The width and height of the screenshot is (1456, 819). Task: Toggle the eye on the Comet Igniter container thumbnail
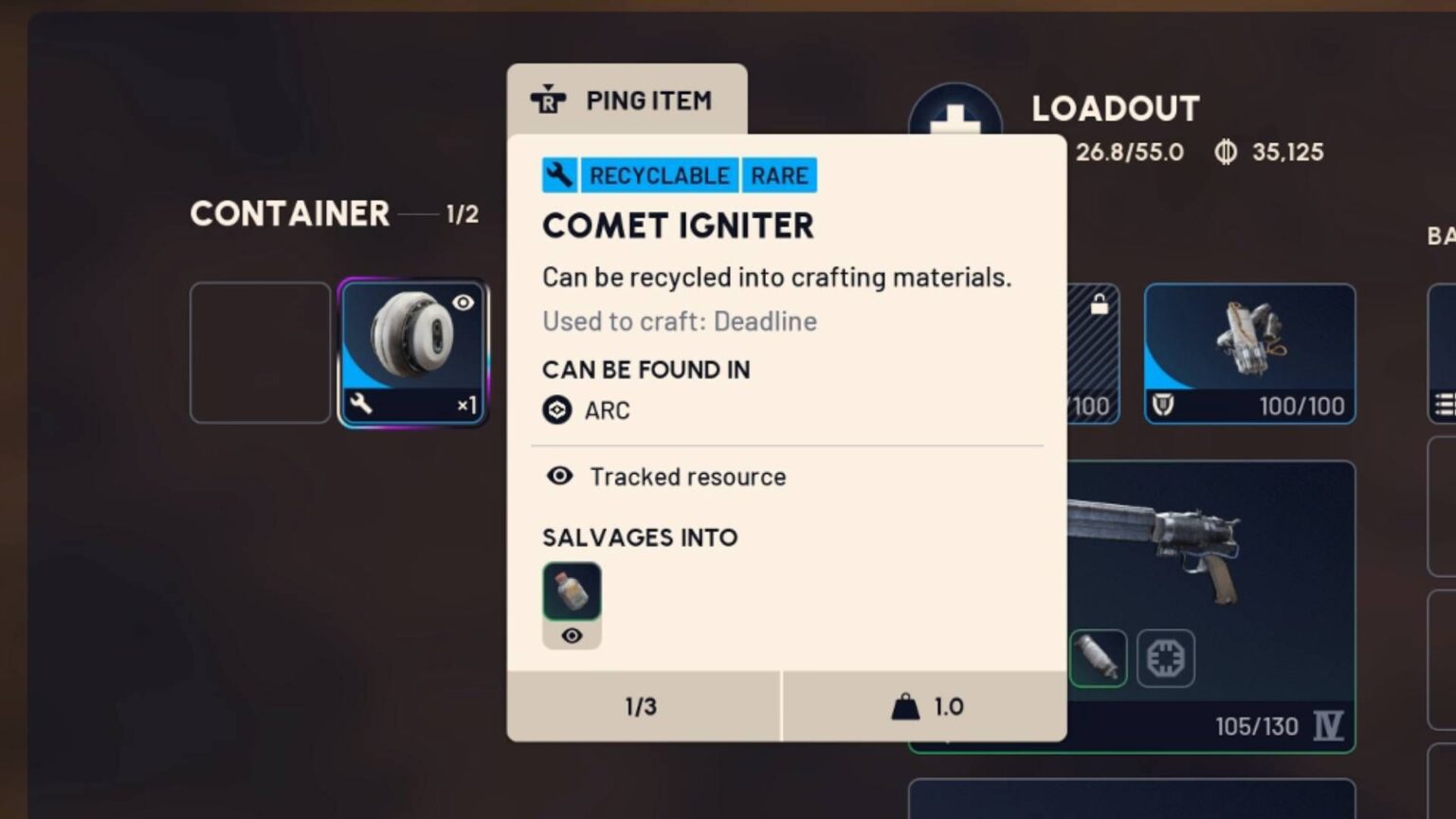464,301
